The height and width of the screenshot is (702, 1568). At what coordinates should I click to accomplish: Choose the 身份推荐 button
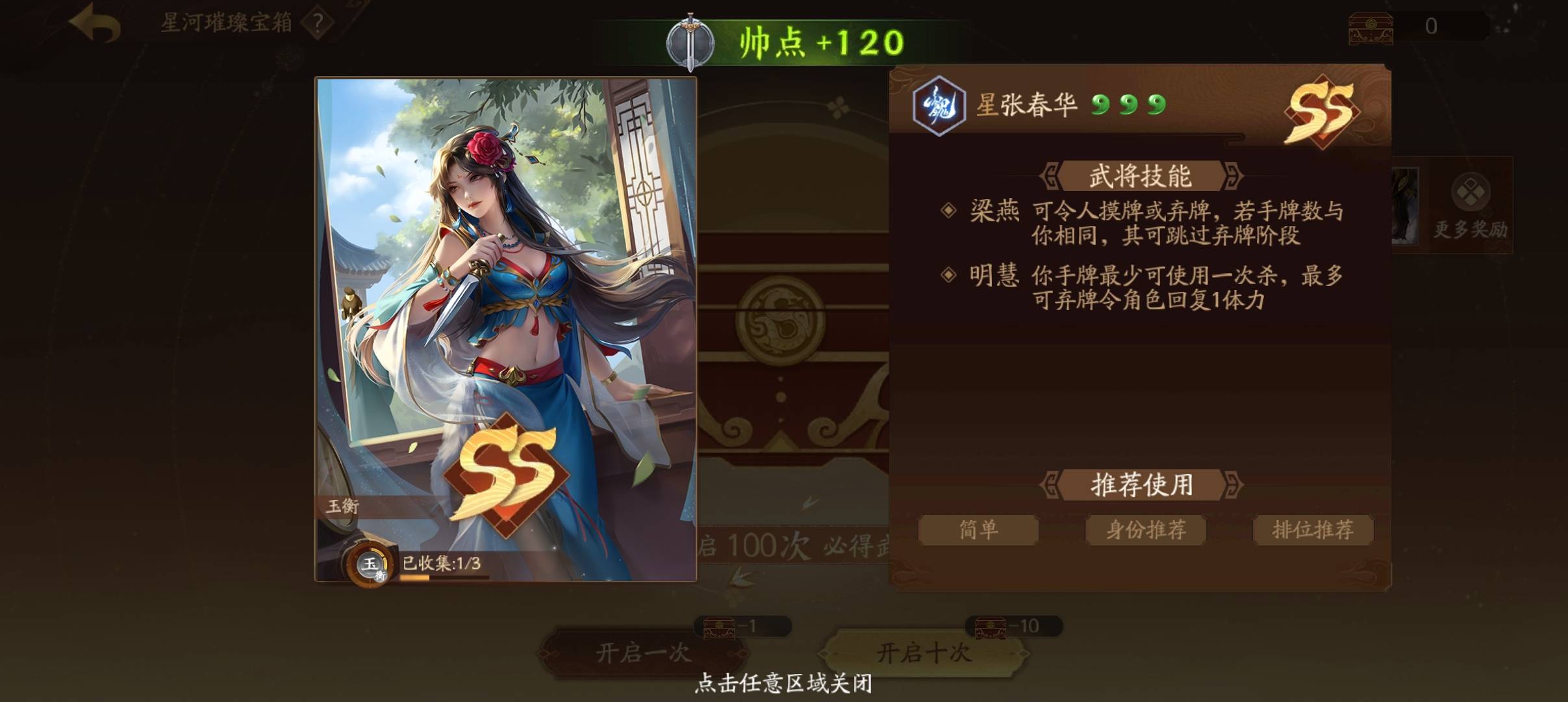(1146, 530)
